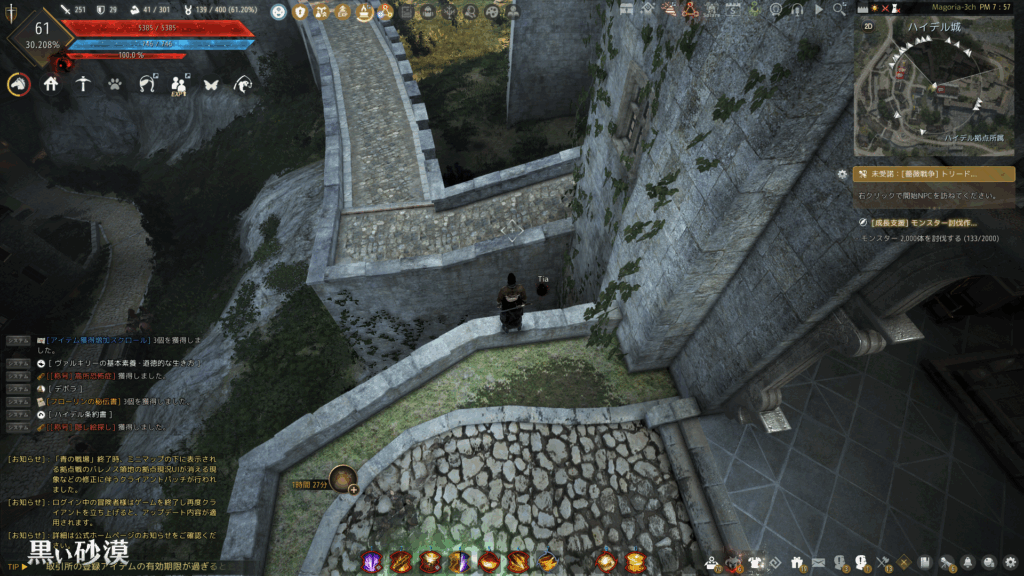The height and width of the screenshot is (576, 1024).
Task: Activate the purple crystal skill on the hotbar
Action: (371, 562)
